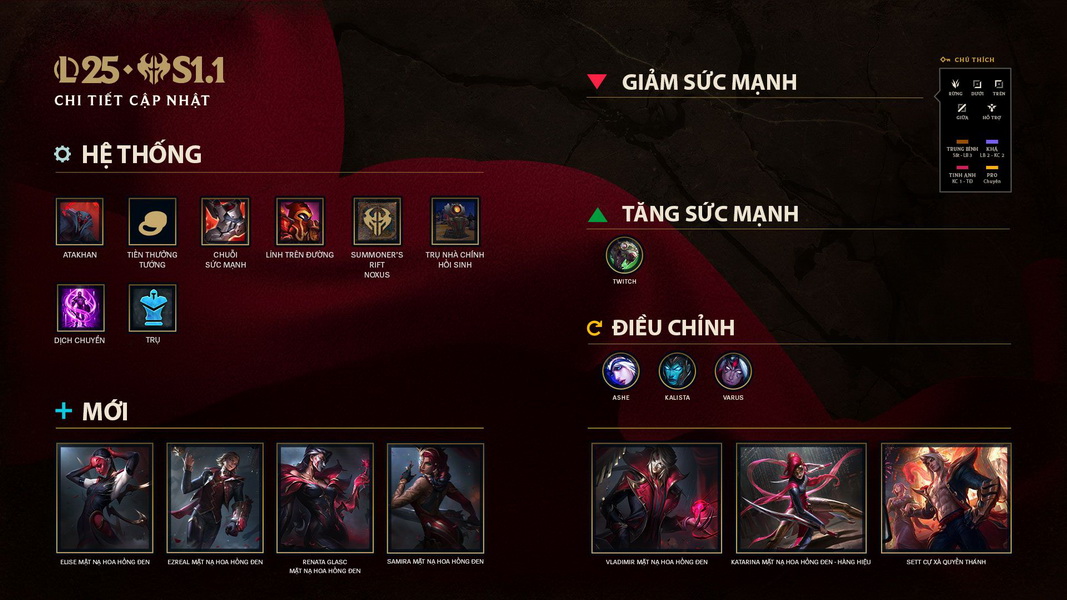Open the Renata Glasc skin thumbnail
The width and height of the screenshot is (1067, 600).
pyautogui.click(x=325, y=498)
